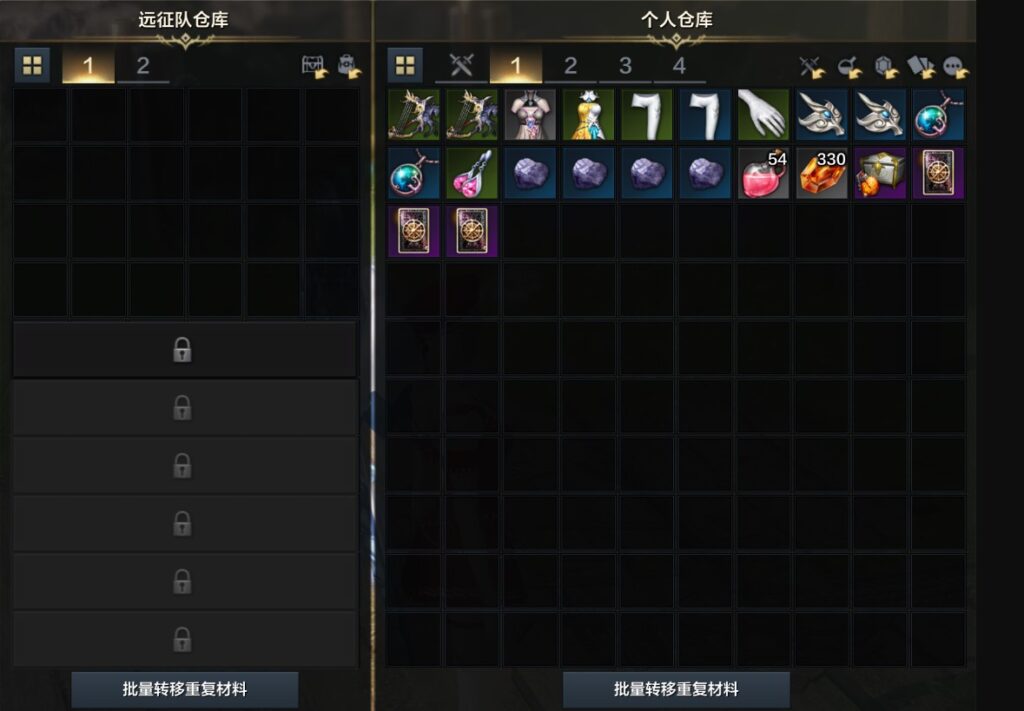1024x711 pixels.
Task: Click the backpack transfer icon in expedition storage
Action: click(350, 67)
